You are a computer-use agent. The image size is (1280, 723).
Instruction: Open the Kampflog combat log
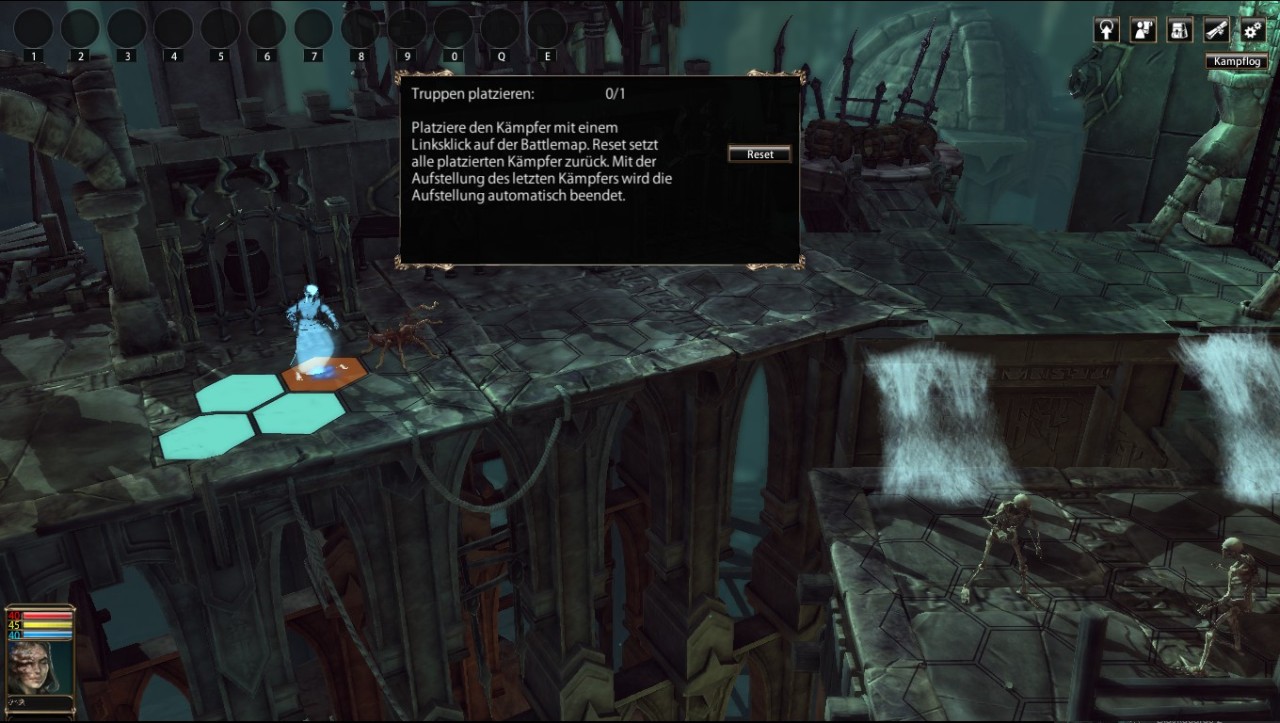tap(1237, 62)
